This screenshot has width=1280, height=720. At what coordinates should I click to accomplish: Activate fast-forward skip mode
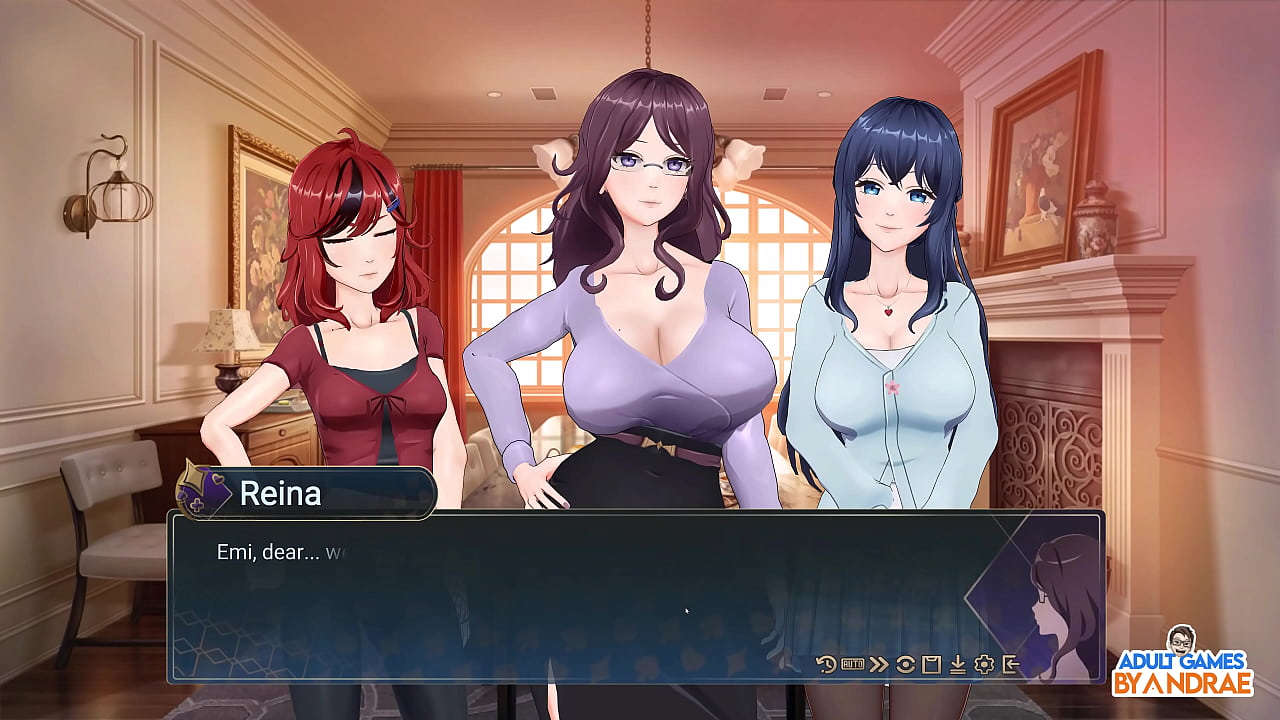[x=878, y=666]
